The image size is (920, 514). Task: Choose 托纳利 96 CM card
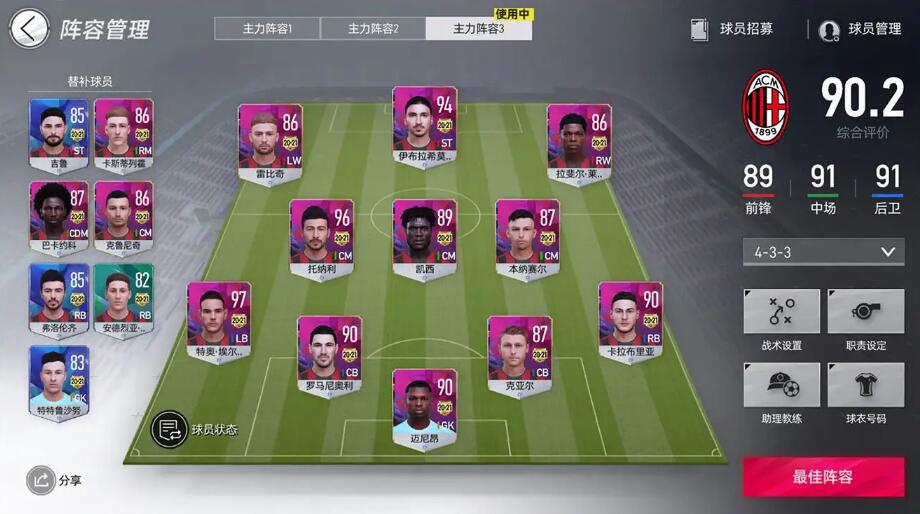(322, 238)
